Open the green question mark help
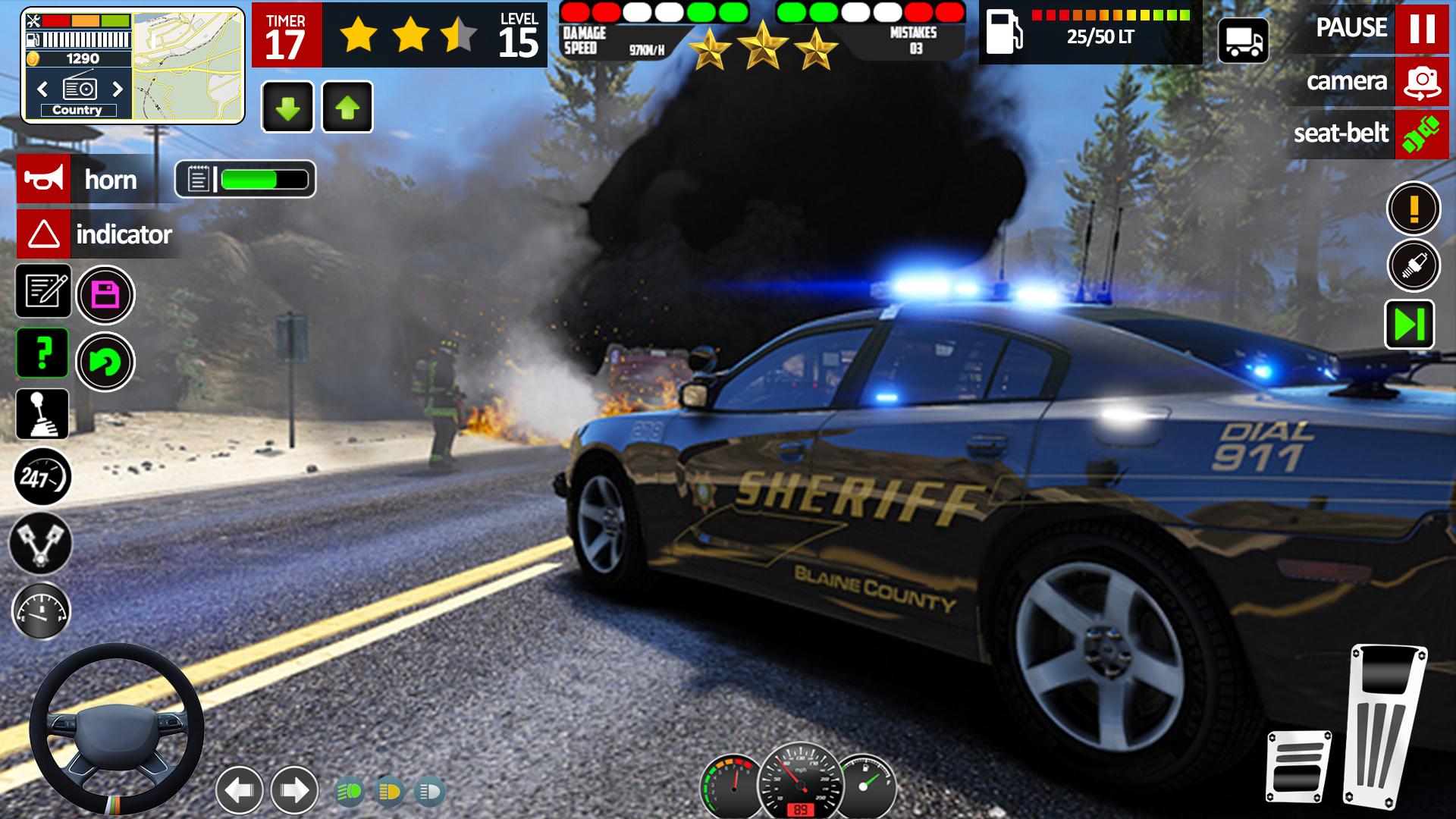This screenshot has width=1456, height=819. pyautogui.click(x=43, y=353)
